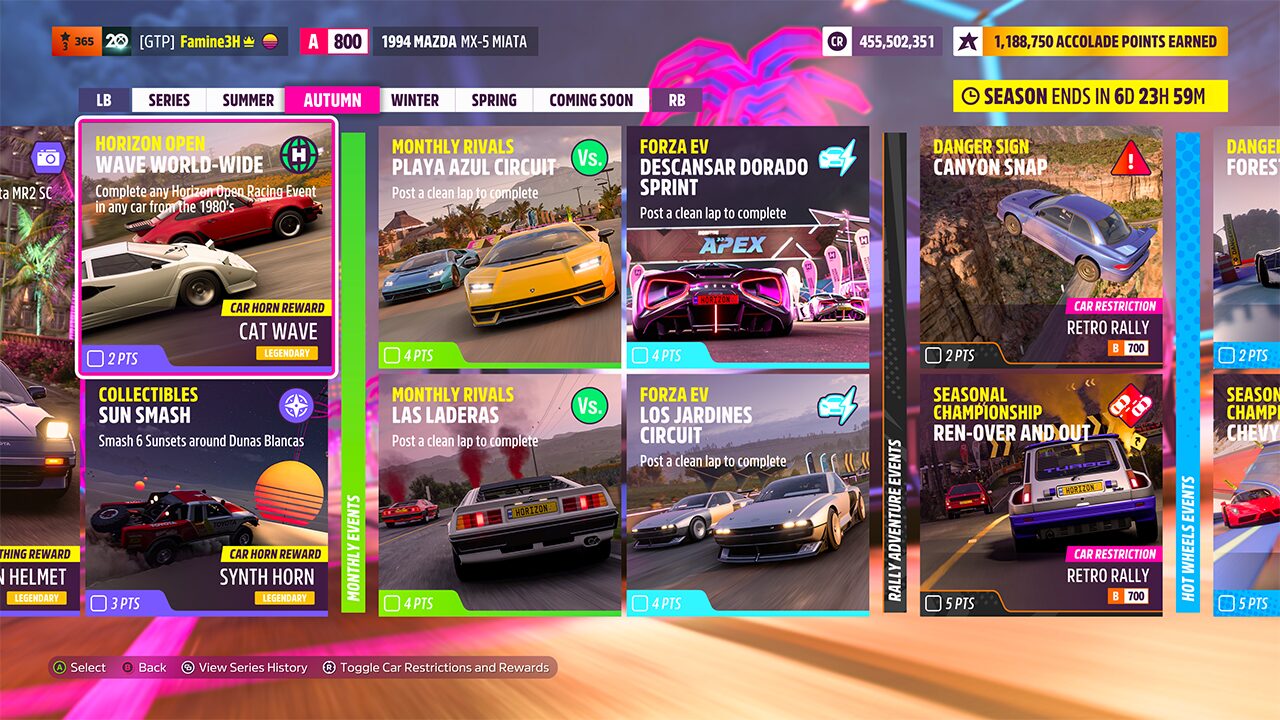1280x720 pixels.
Task: Switch to the Series tab
Action: [x=169, y=100]
